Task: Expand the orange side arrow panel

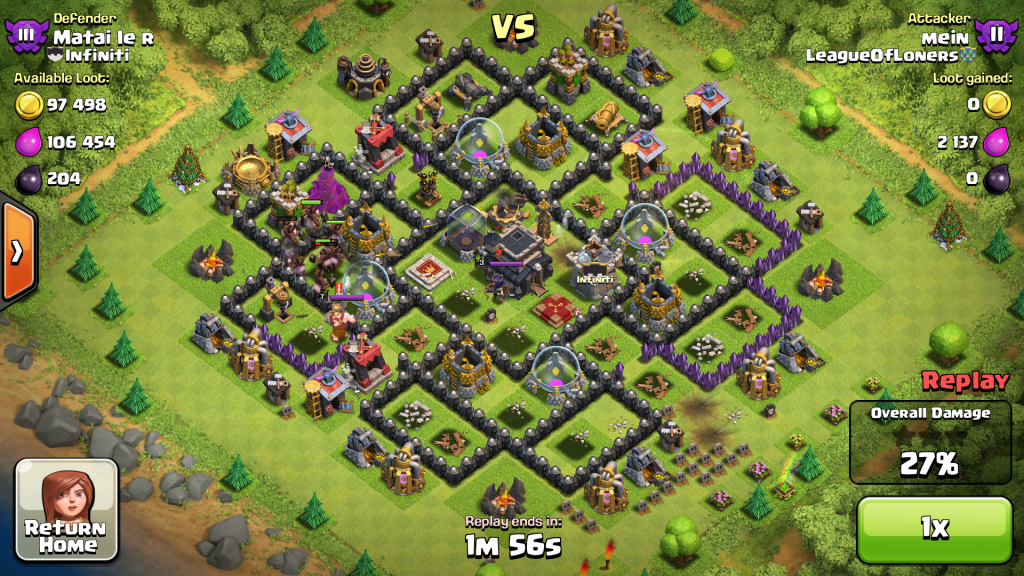Action: 17,251
